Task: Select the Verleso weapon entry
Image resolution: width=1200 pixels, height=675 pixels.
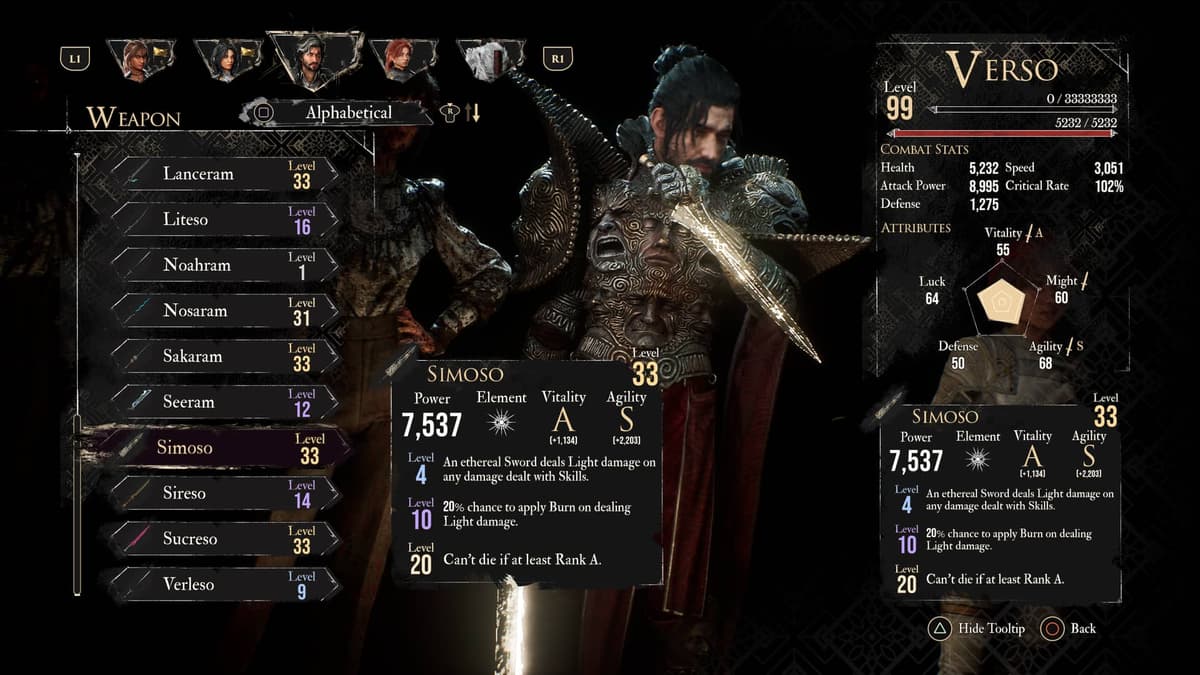Action: coord(225,584)
